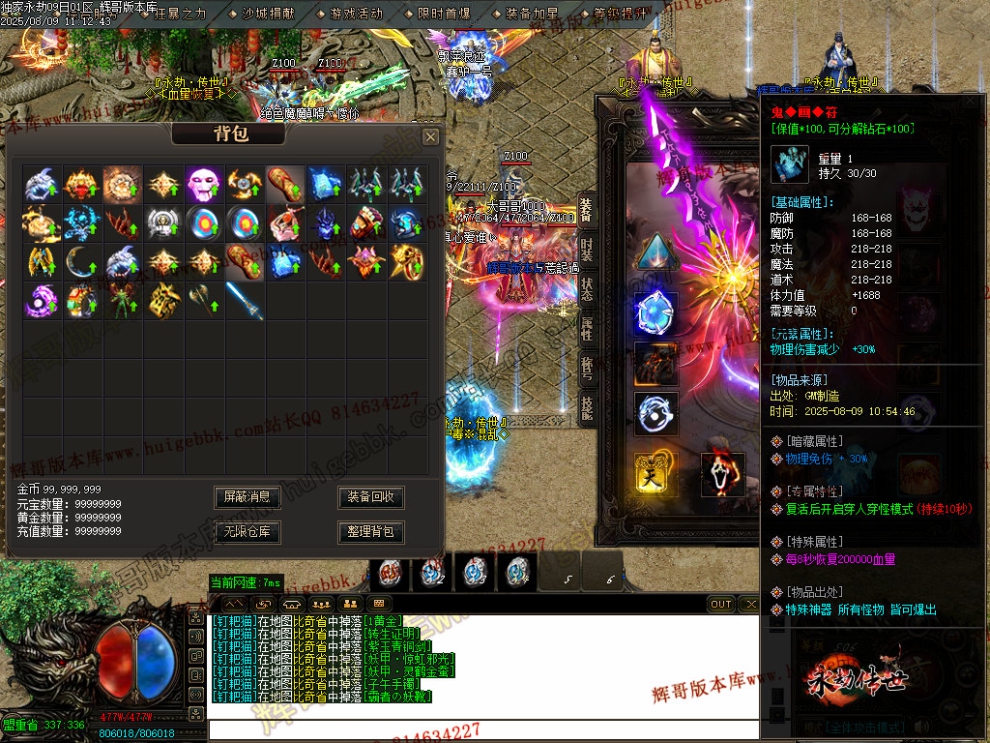Switch to the 装备 equipment tab

coord(586,208)
